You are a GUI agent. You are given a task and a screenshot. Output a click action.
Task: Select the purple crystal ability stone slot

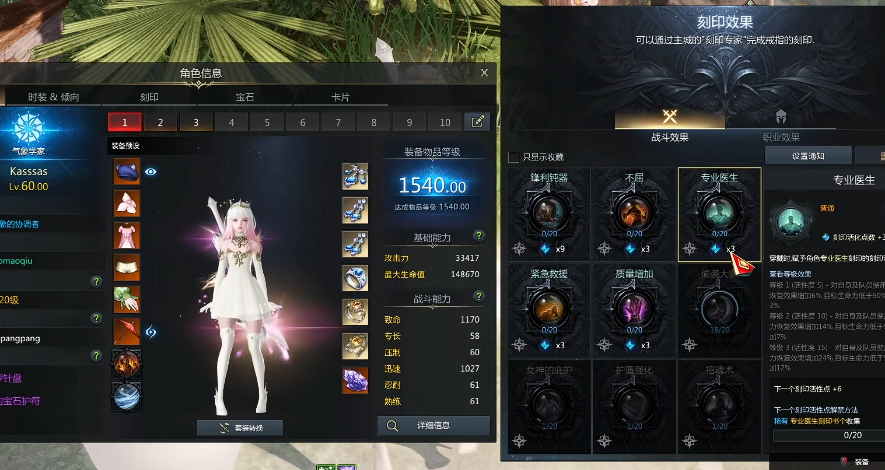coord(354,378)
